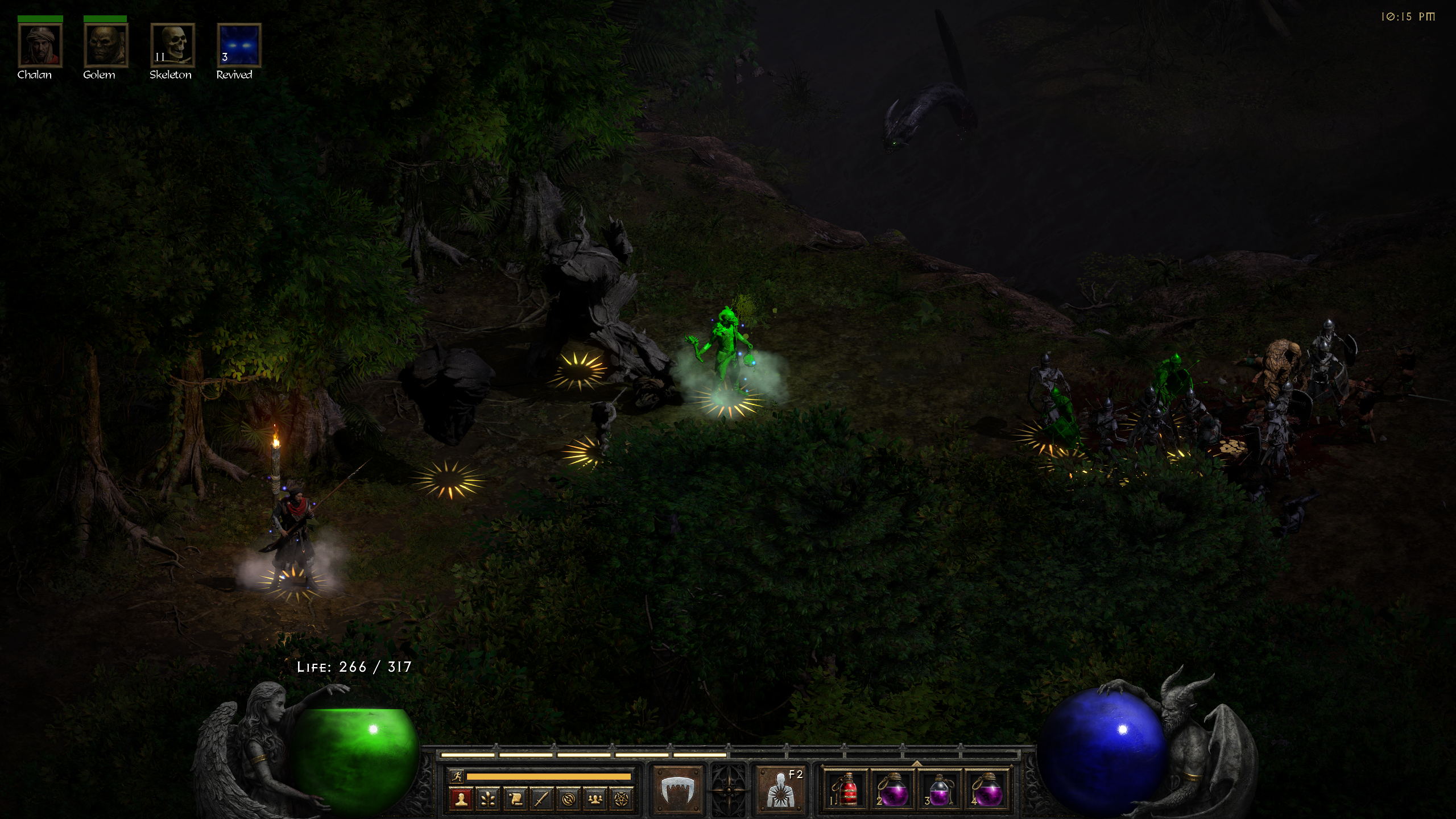This screenshot has height=819, width=1456.
Task: Open the game menu pentagram button
Action: pyautogui.click(x=622, y=799)
